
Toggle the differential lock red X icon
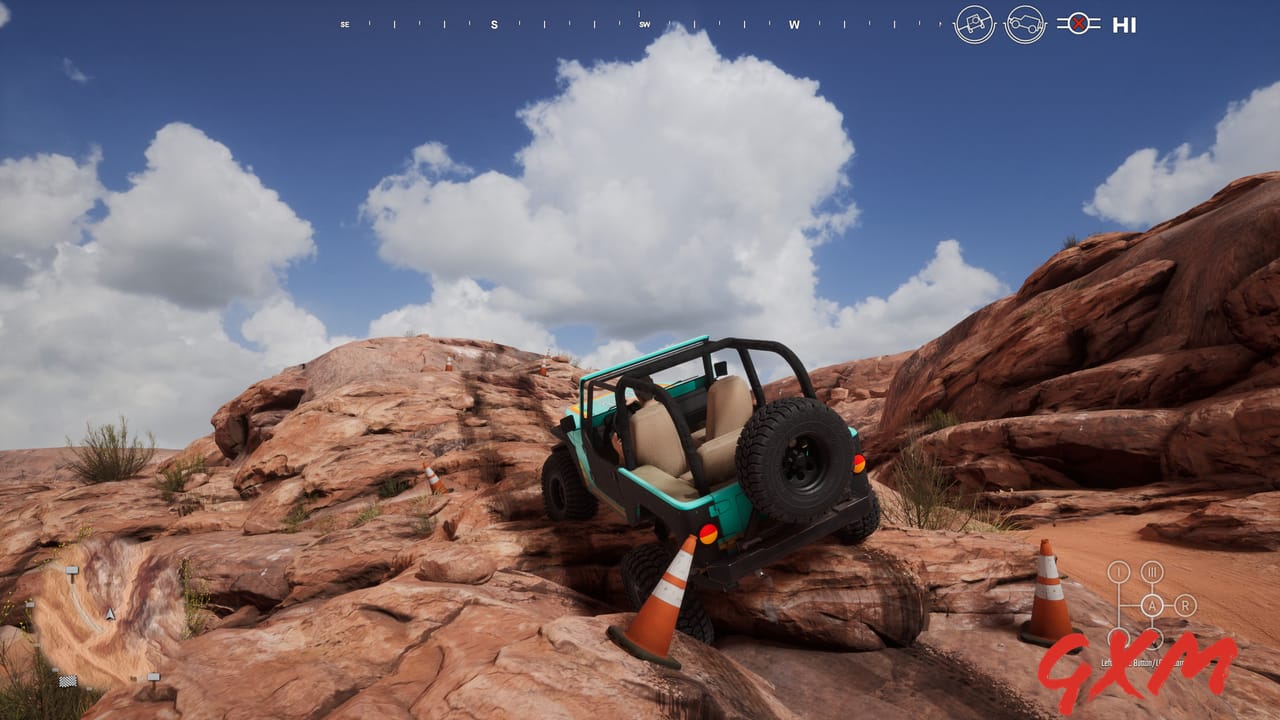1081,25
